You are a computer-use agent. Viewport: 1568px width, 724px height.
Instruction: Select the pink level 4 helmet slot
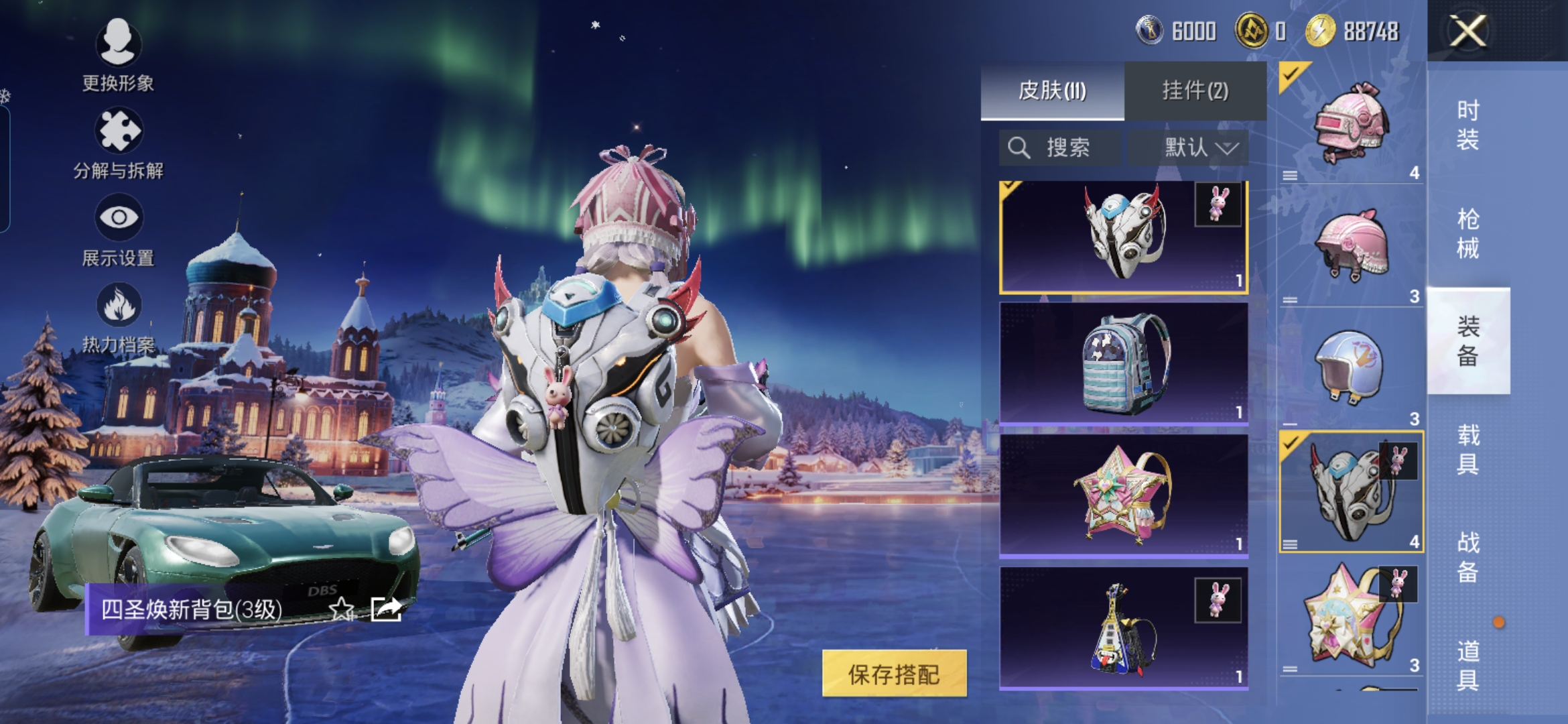[1351, 123]
